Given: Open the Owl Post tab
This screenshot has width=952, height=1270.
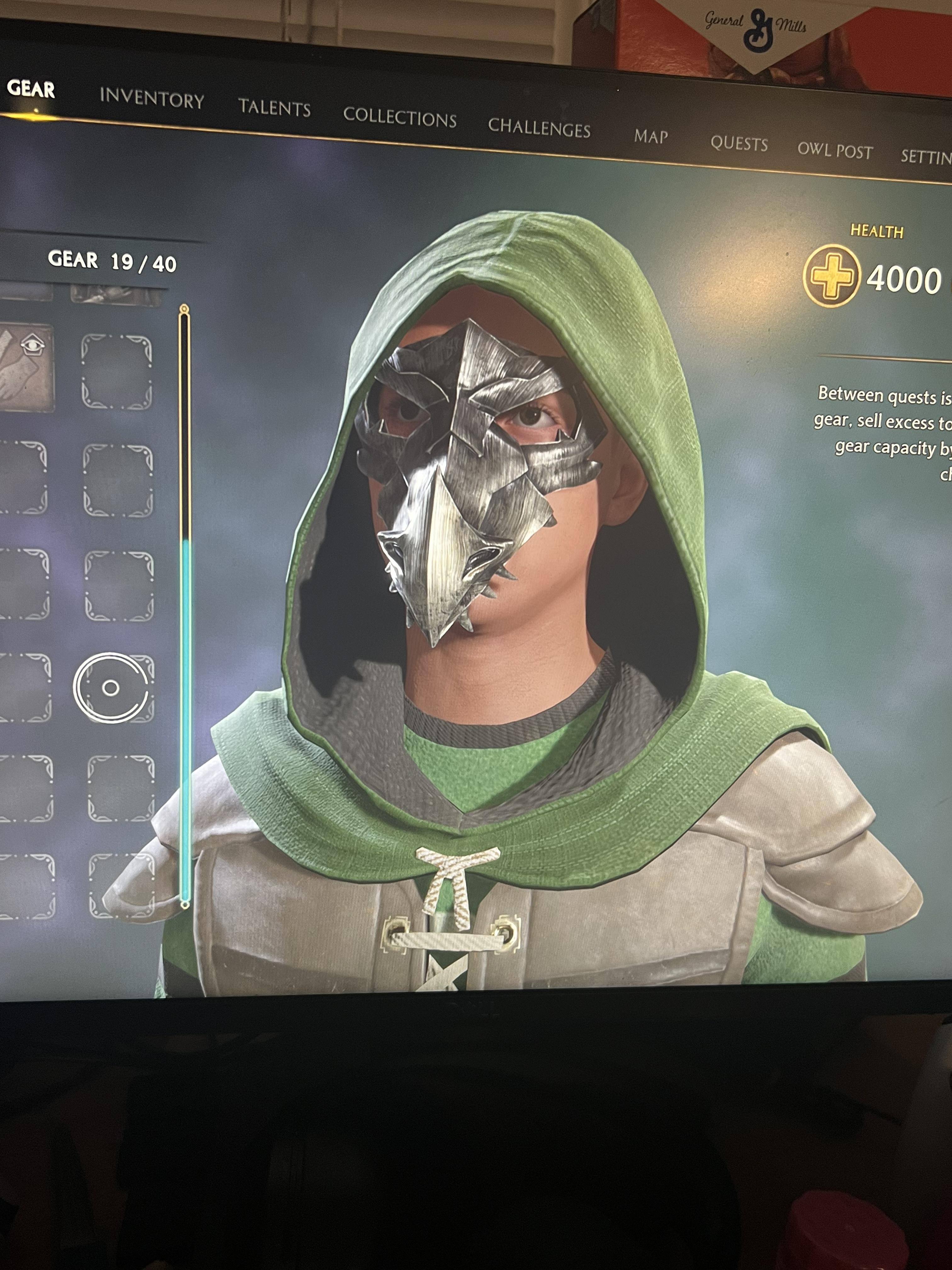Looking at the screenshot, I should 835,151.
